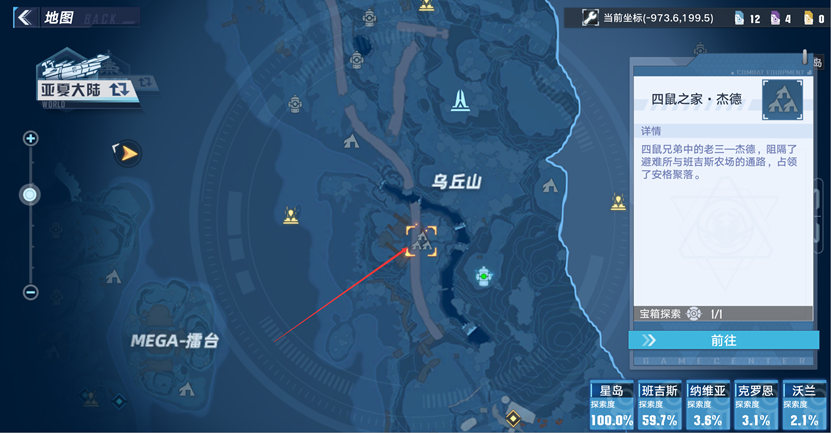
Task: Click the map zoom slider handle
Action: tap(30, 195)
